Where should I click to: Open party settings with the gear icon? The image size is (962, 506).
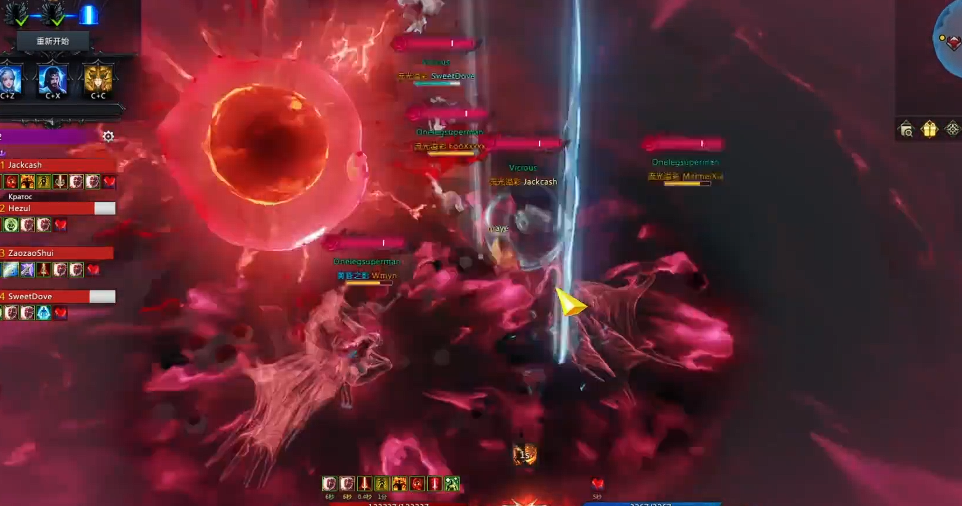click(x=108, y=136)
